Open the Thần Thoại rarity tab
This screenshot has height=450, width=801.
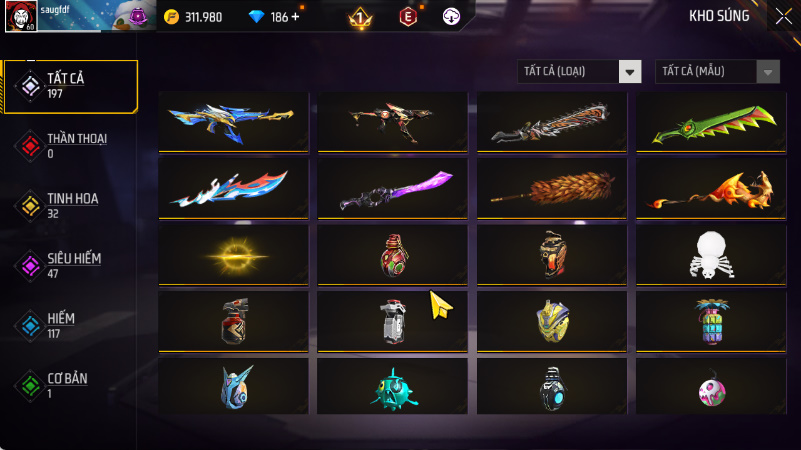70,145
